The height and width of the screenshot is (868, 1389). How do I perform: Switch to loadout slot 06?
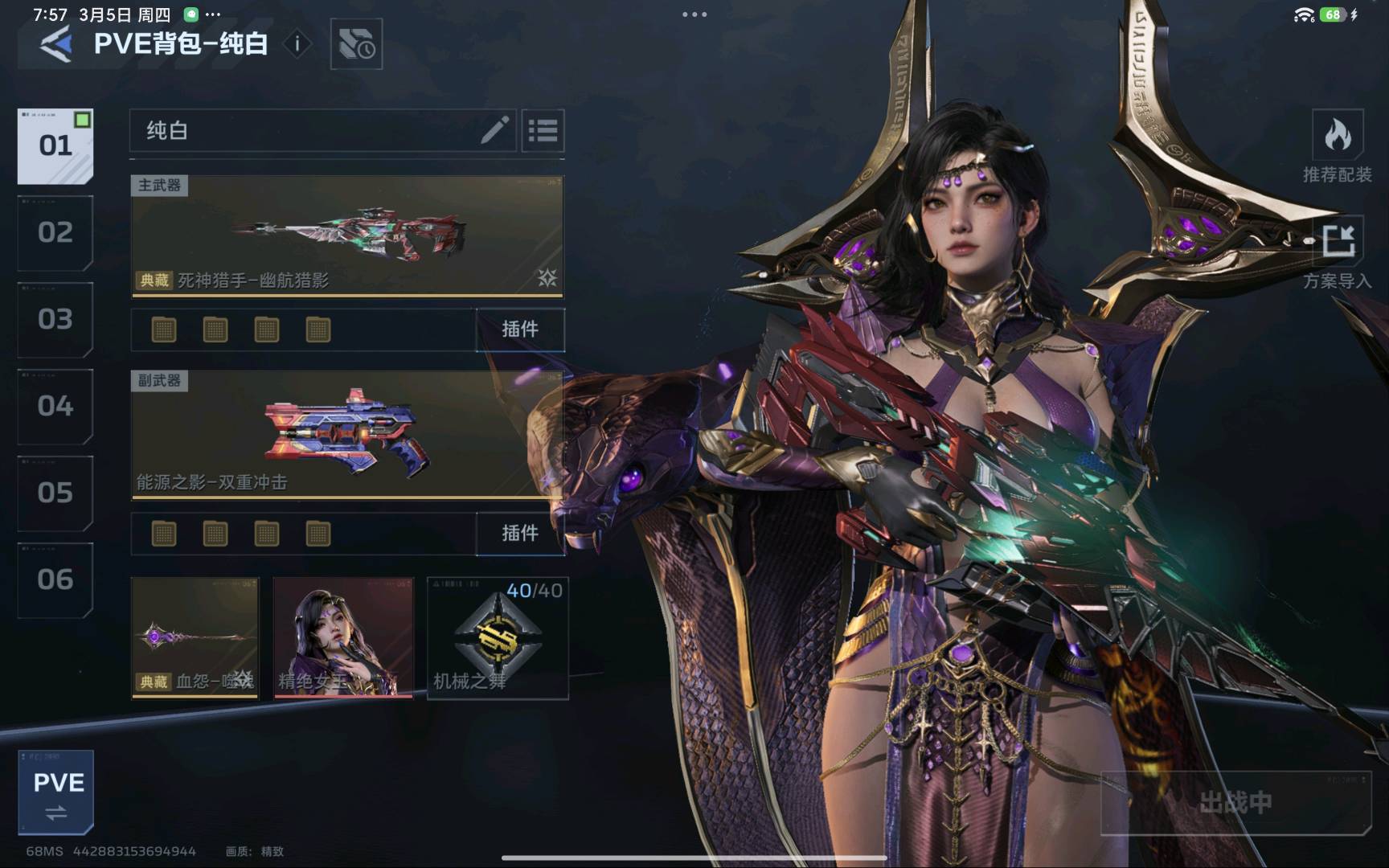(x=55, y=579)
